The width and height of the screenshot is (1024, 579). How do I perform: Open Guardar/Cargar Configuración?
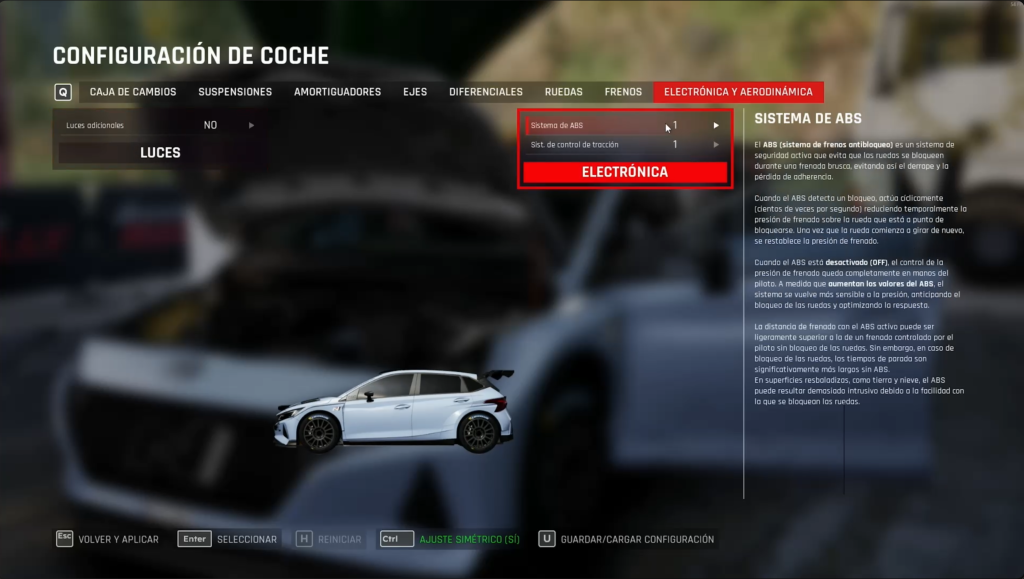[x=626, y=539]
